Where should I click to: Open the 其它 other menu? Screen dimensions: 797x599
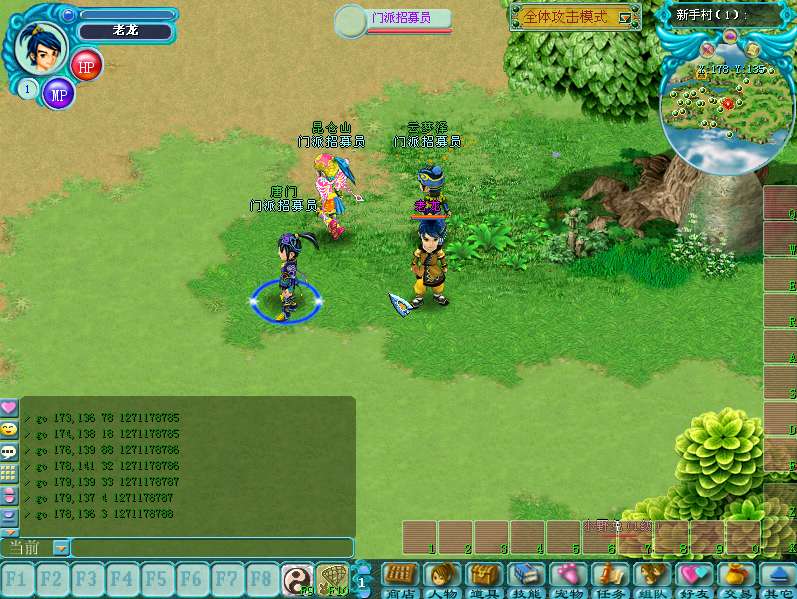tap(776, 578)
